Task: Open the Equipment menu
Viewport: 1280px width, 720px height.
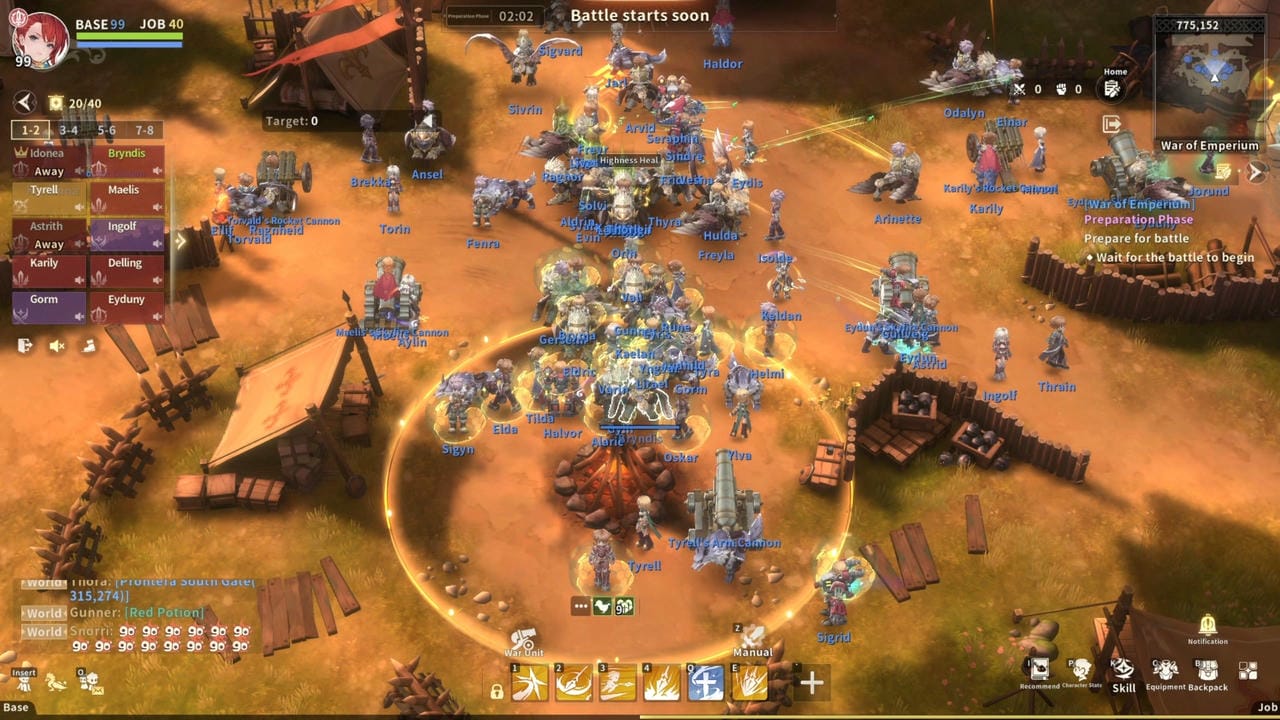Action: tap(1166, 671)
